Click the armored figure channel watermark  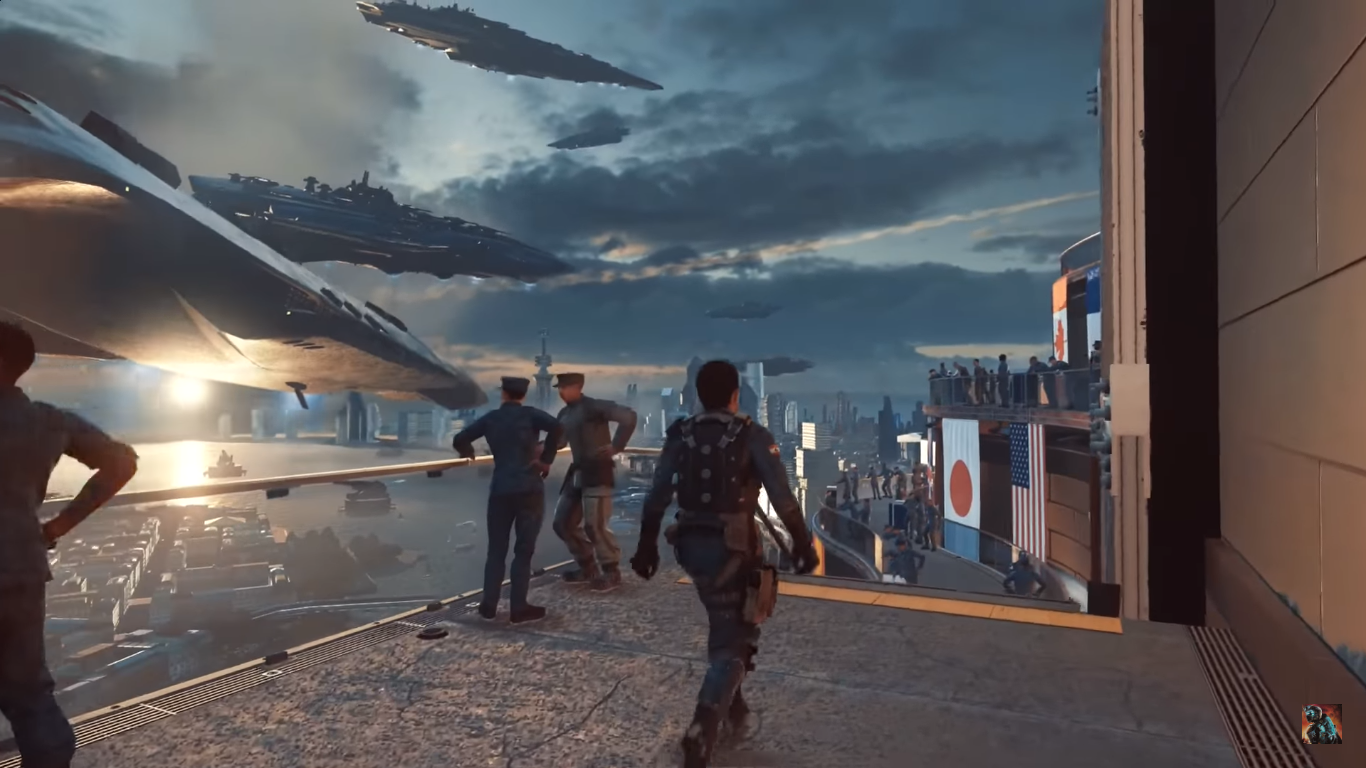[1321, 724]
